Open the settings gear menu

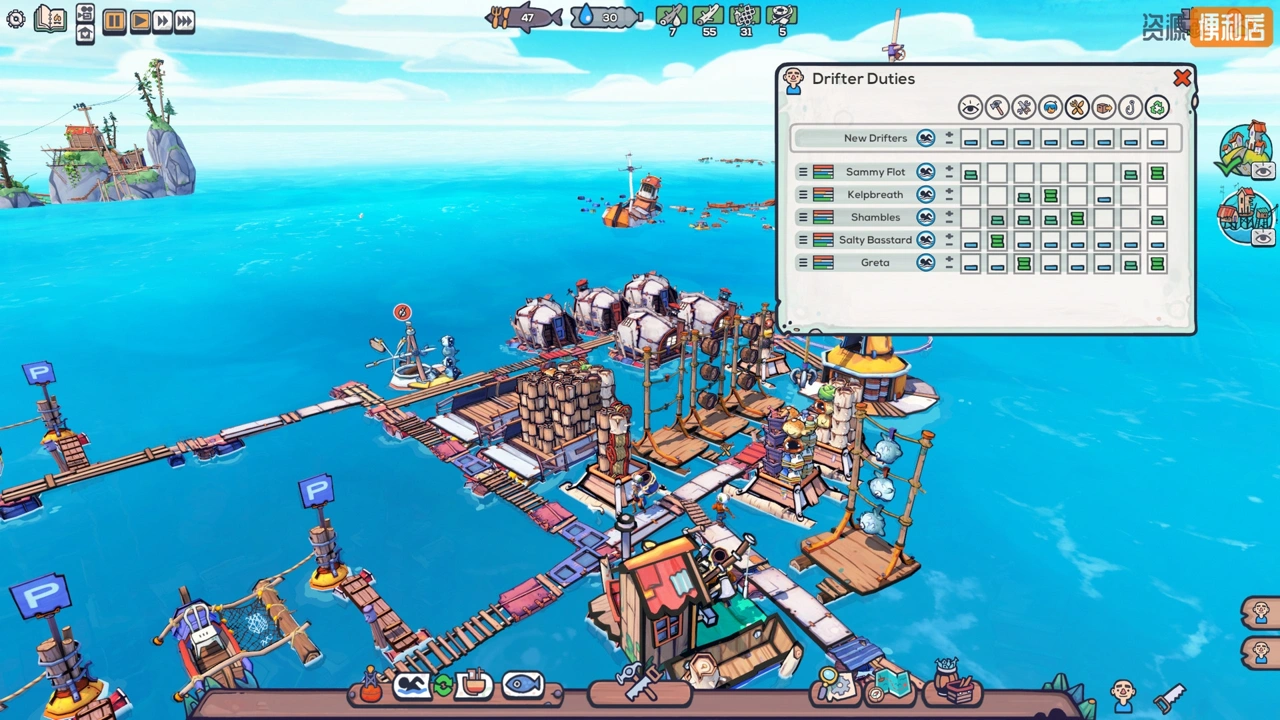pos(16,19)
